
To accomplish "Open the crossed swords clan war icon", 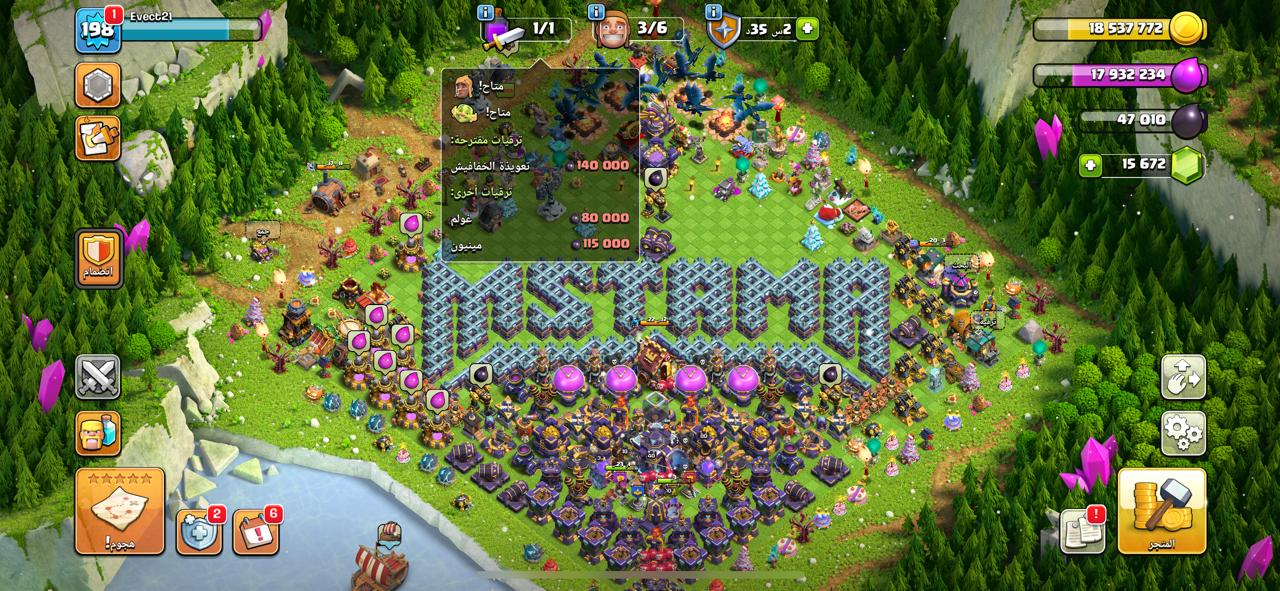I will (98, 377).
